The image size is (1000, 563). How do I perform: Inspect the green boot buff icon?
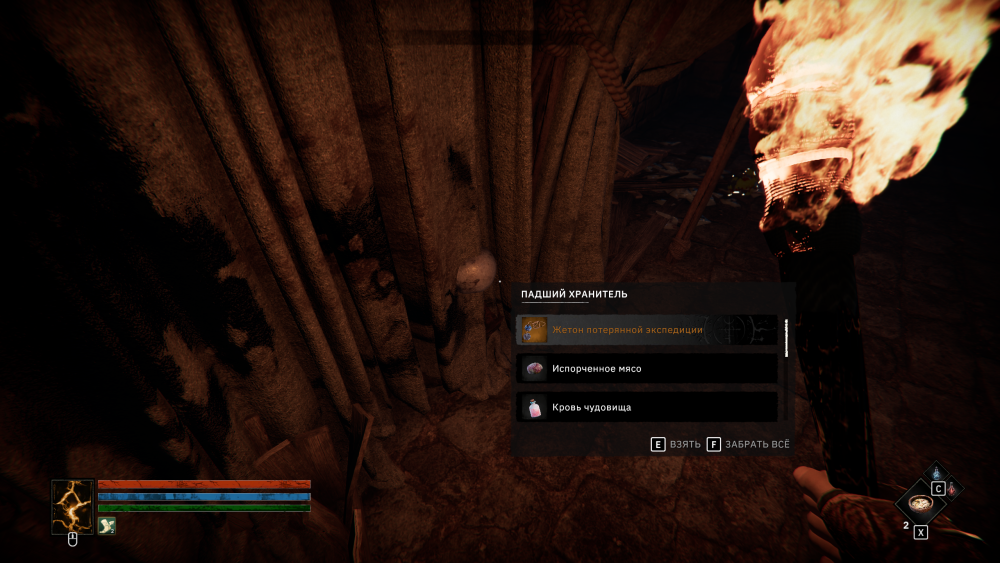106,525
